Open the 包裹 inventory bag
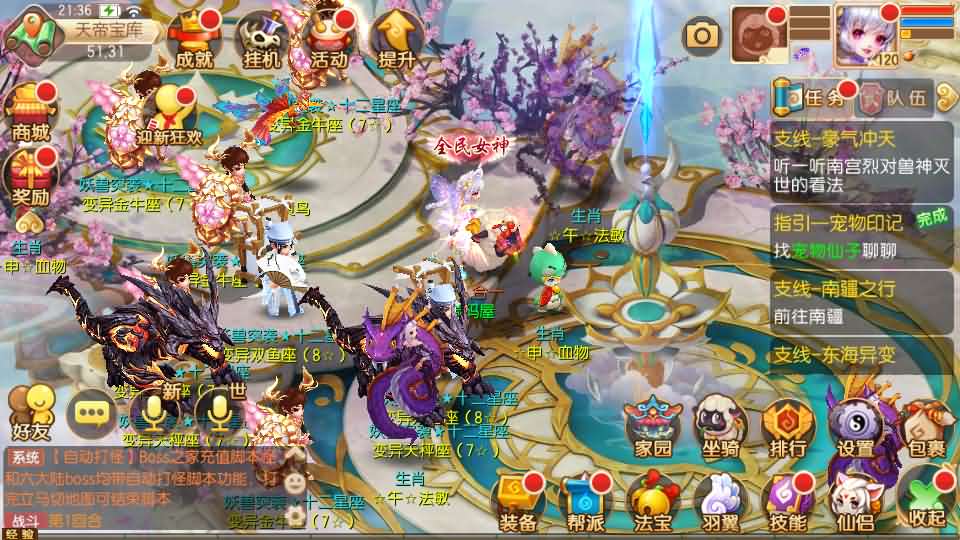Viewport: 960px width, 540px height. [x=924, y=427]
